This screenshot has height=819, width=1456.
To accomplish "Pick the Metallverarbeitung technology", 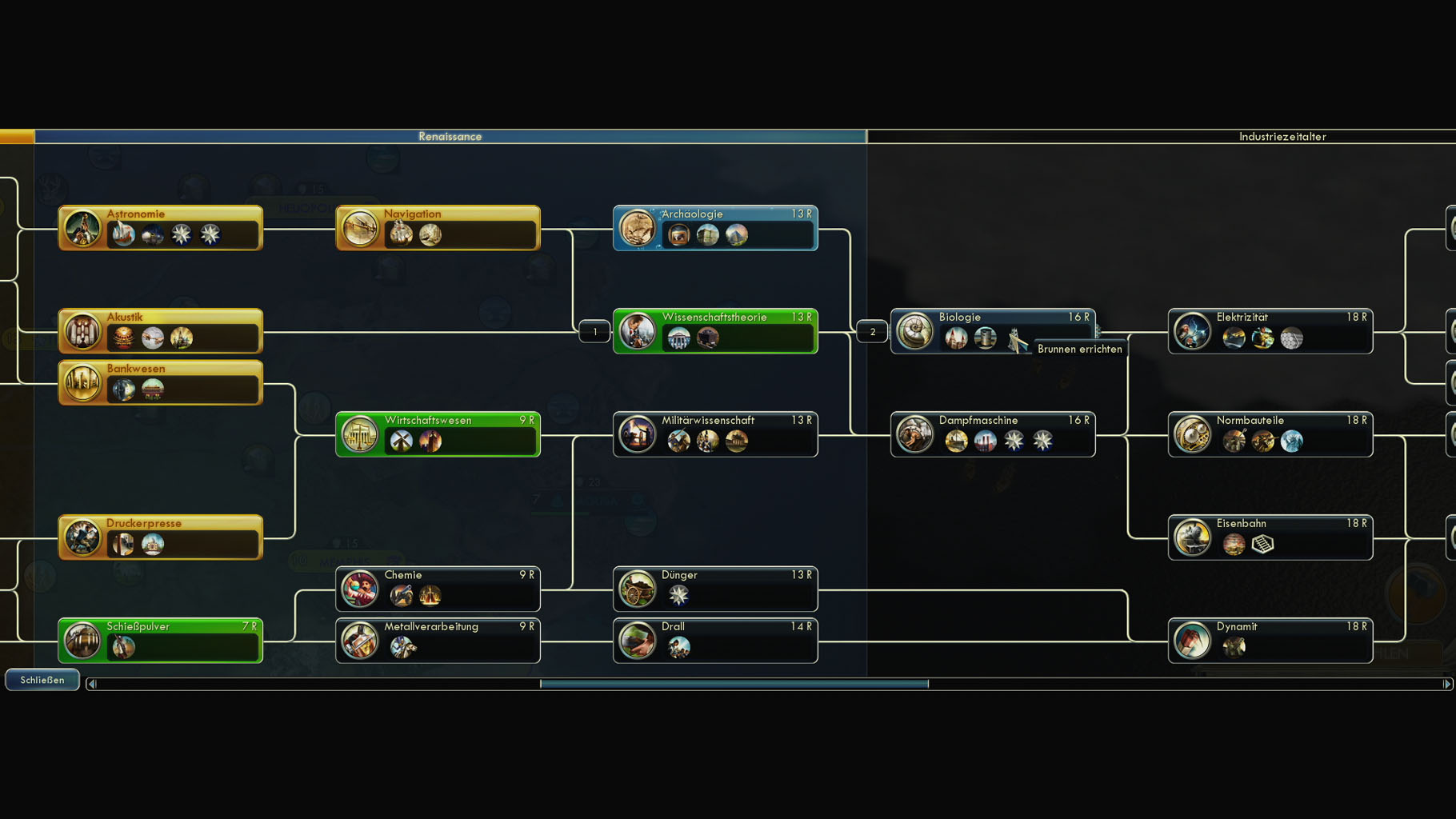I will (x=438, y=641).
